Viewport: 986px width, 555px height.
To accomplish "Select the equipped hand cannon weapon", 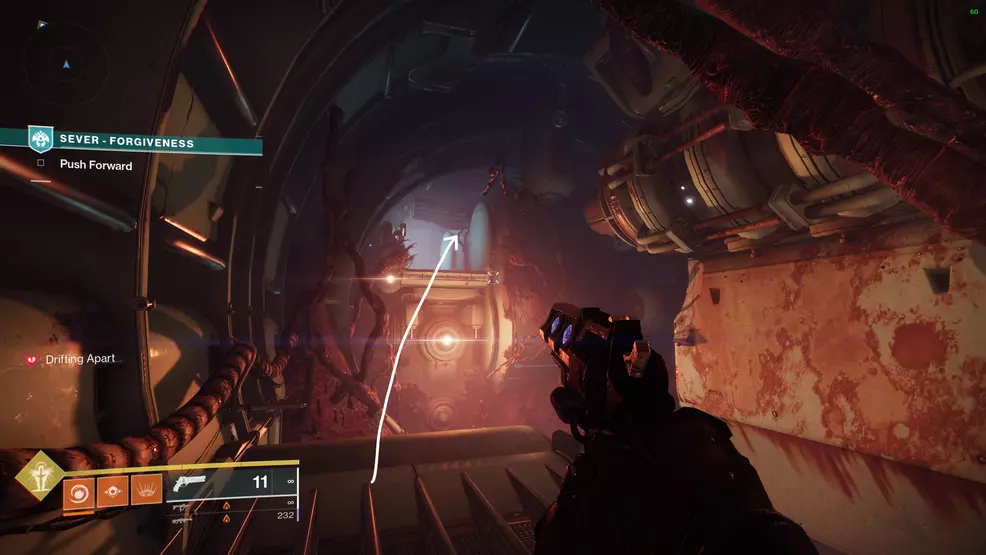I will [x=188, y=483].
